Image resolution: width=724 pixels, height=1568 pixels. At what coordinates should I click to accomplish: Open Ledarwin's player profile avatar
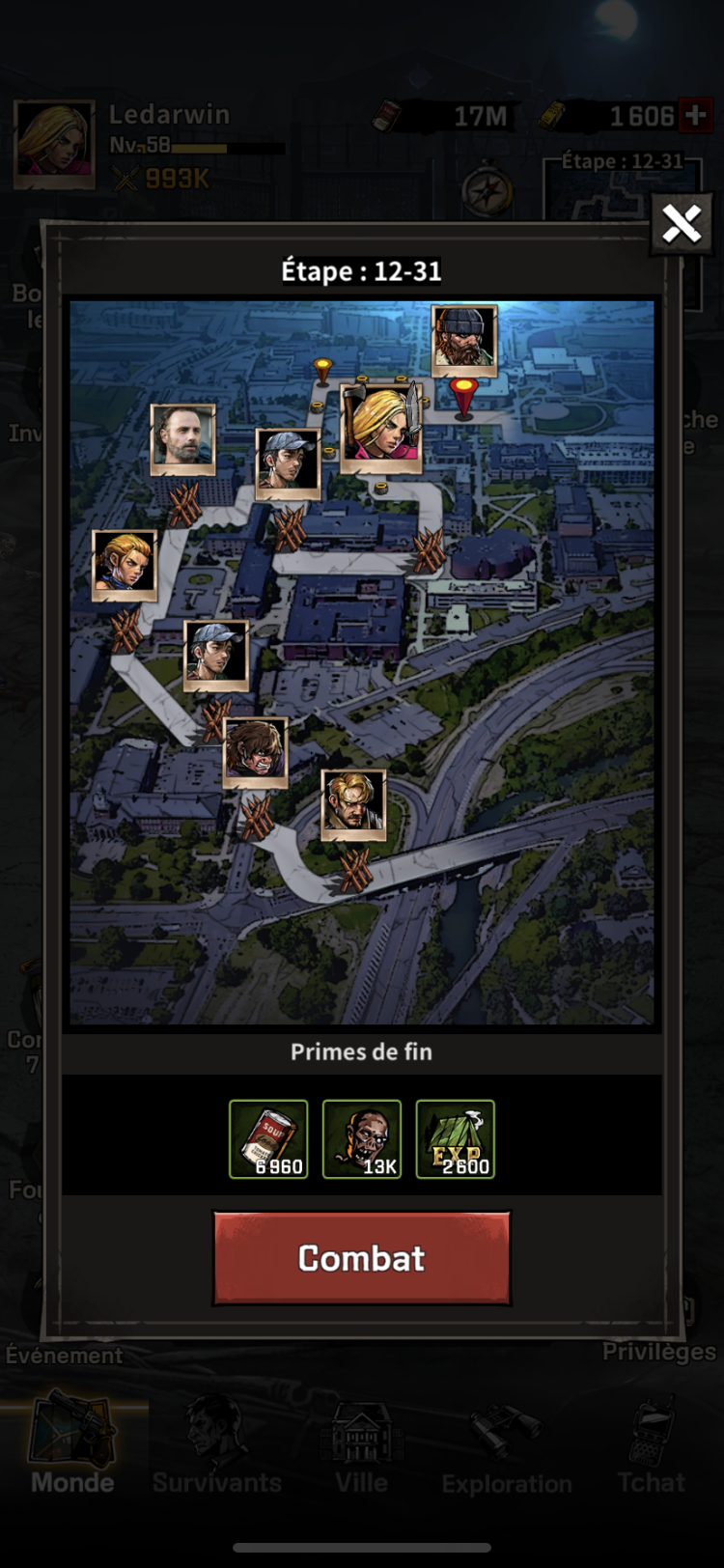coord(54,143)
